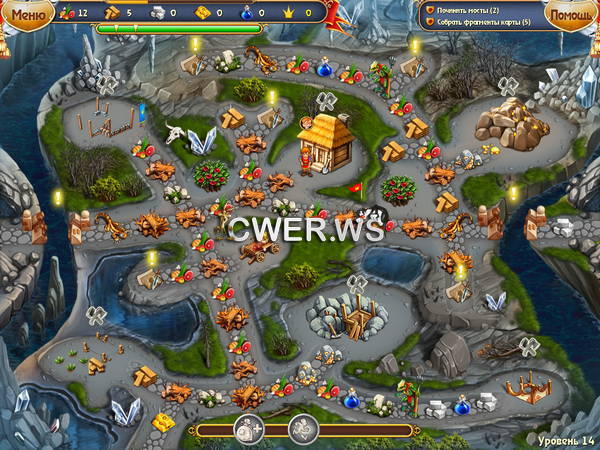Open the Помощь help button
The width and height of the screenshot is (600, 450).
click(569, 13)
